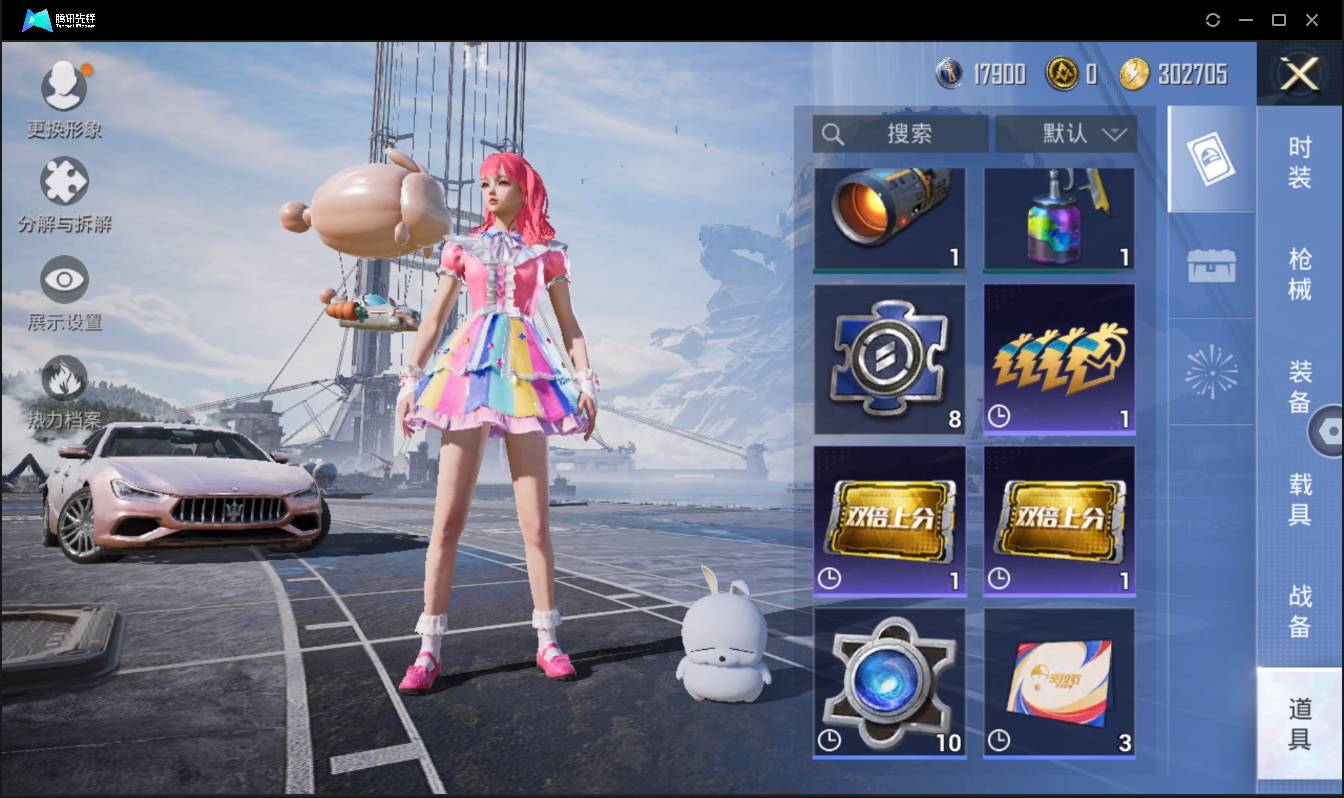Select the blue puzzle piece item
The width and height of the screenshot is (1344, 798).
[x=889, y=359]
